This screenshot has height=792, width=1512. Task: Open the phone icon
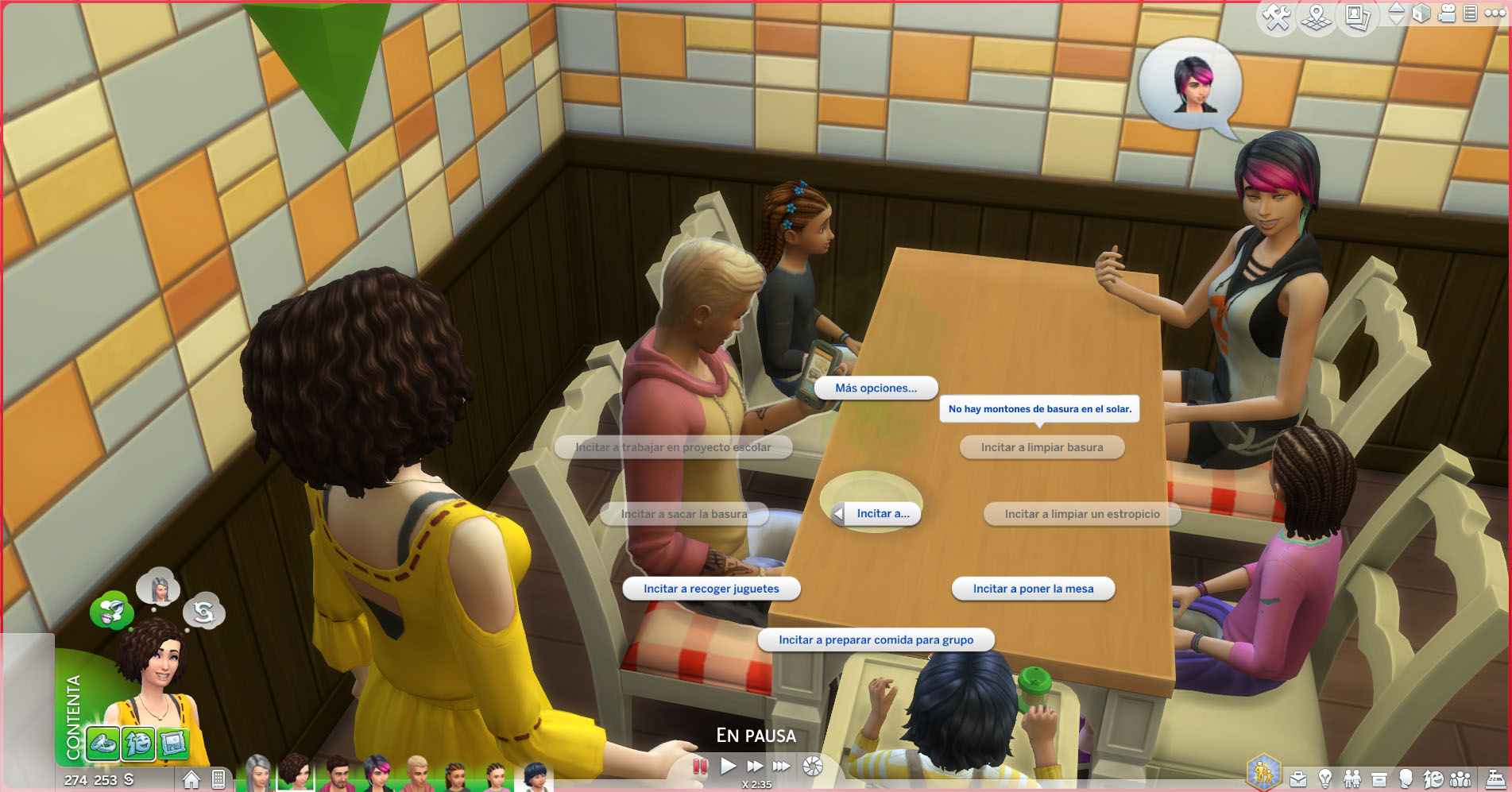pyautogui.click(x=218, y=779)
